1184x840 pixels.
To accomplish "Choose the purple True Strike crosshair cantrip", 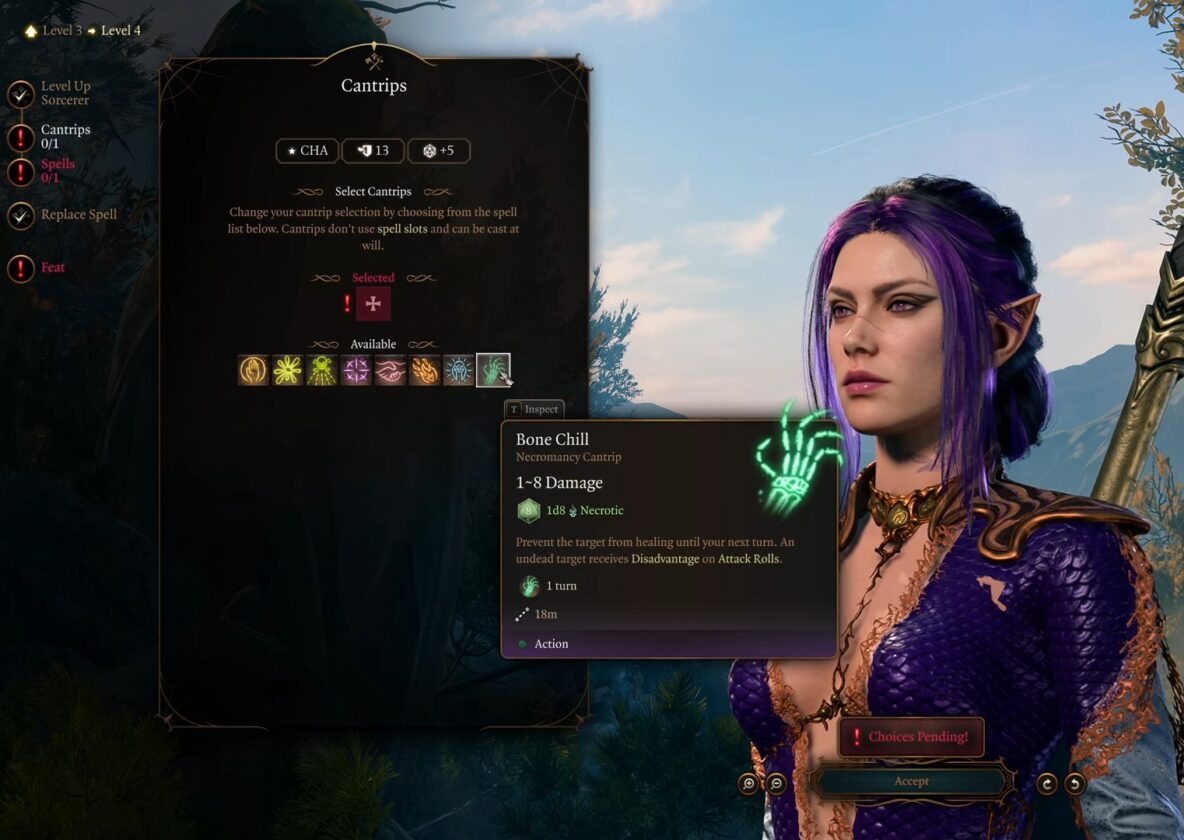I will 356,370.
